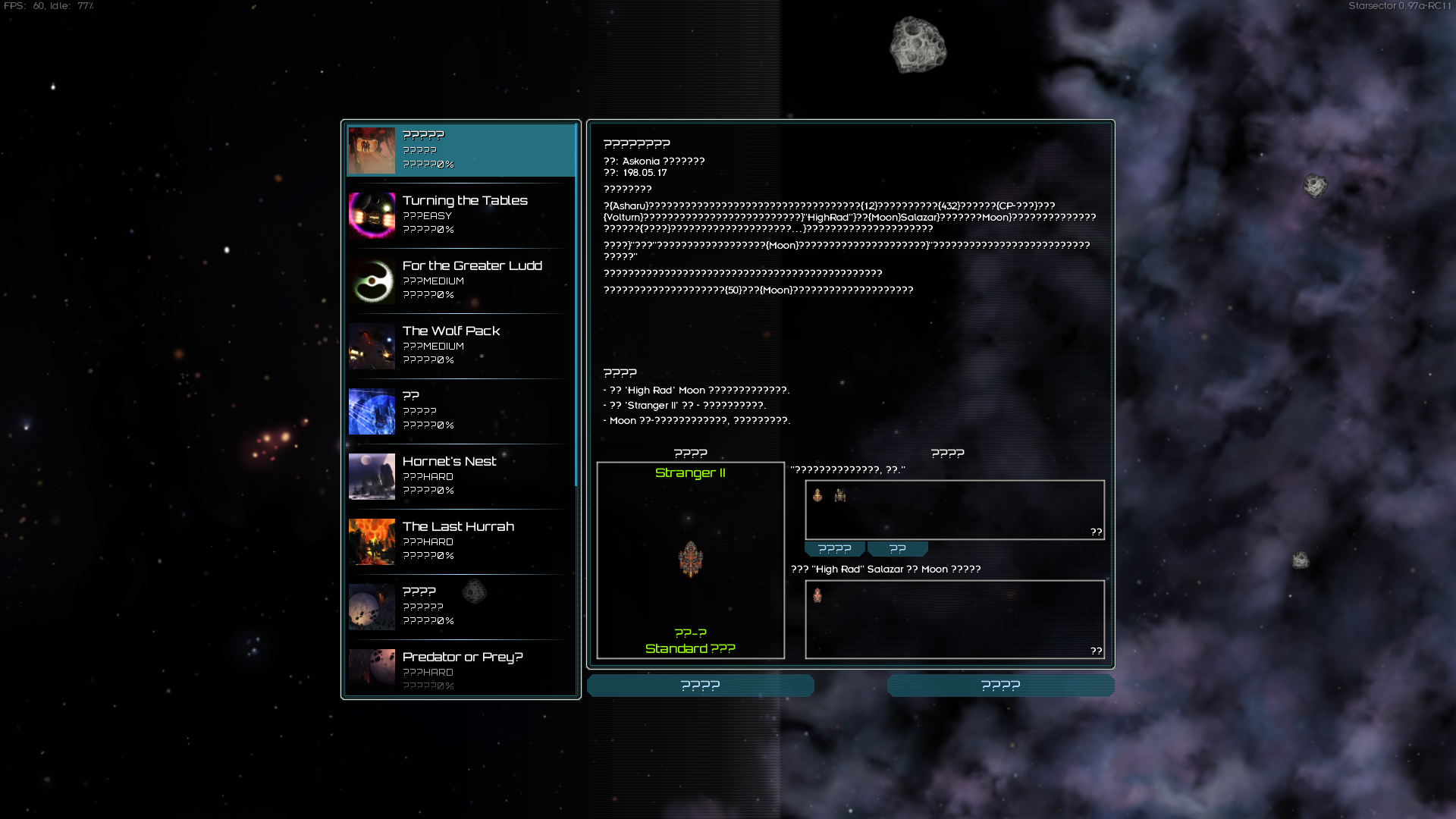Click the dark planet image beside 'Hornet's Nest'

tap(371, 476)
